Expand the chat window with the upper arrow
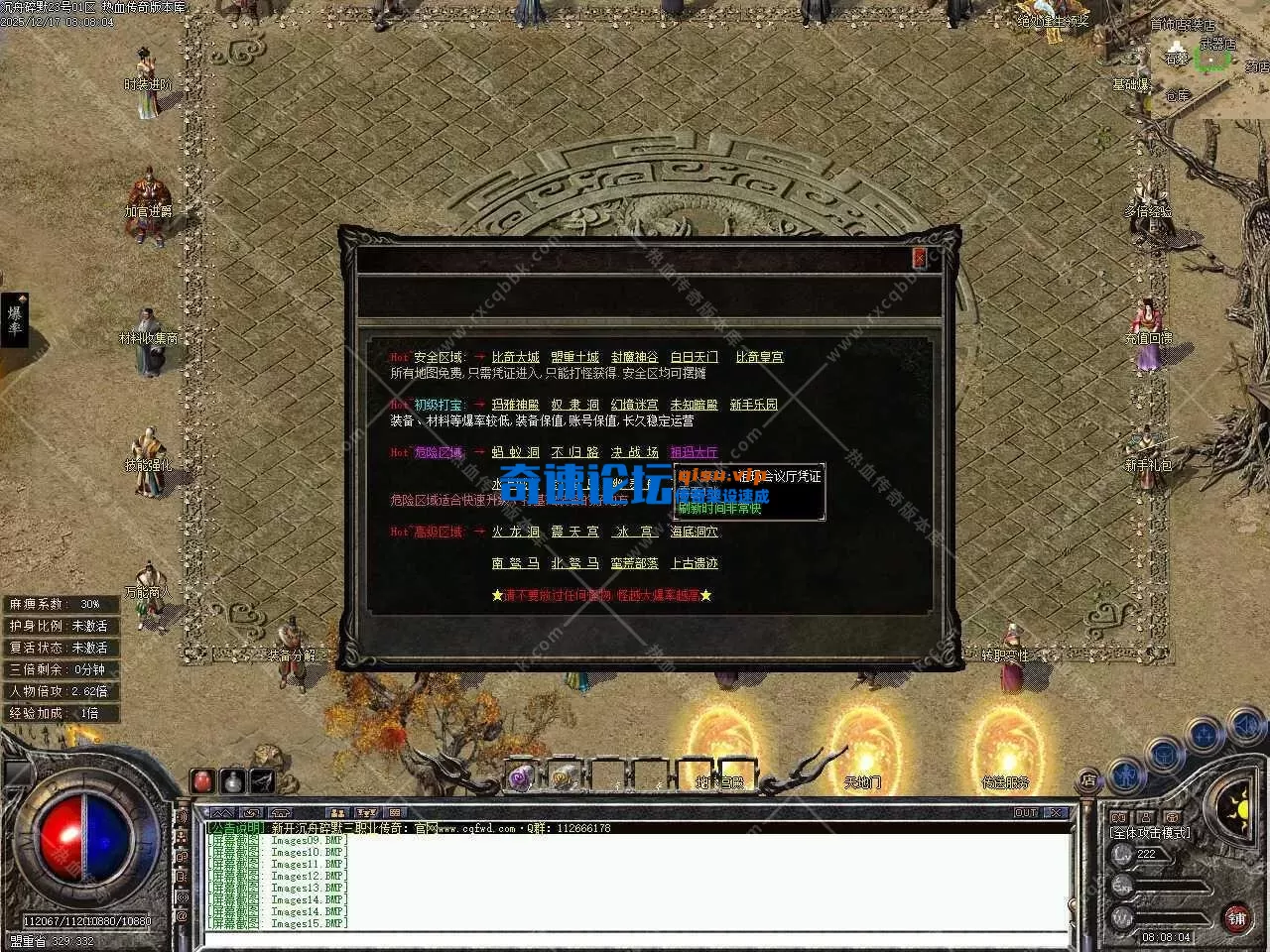Viewport: 1270px width, 952px height. (222, 811)
